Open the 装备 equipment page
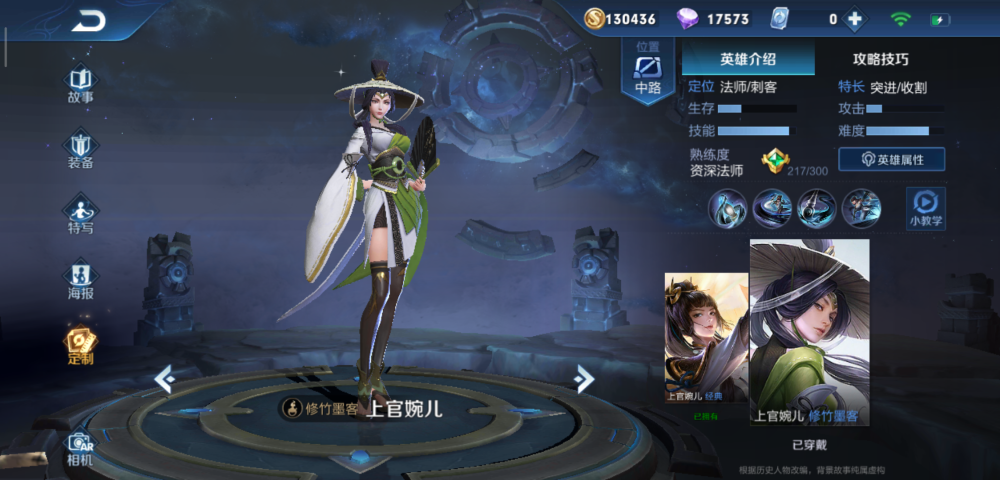Viewport: 1000px width, 480px height. click(80, 150)
